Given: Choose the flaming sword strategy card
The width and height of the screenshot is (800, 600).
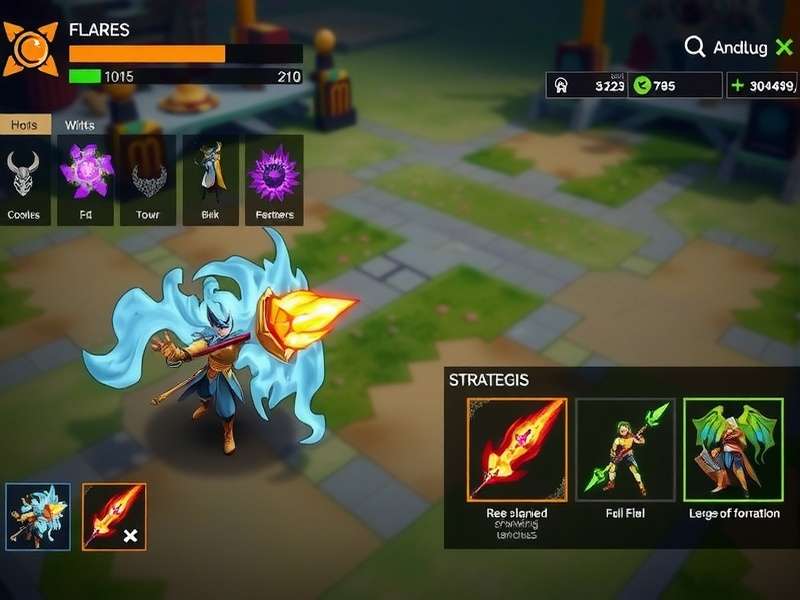Looking at the screenshot, I should (x=517, y=449).
